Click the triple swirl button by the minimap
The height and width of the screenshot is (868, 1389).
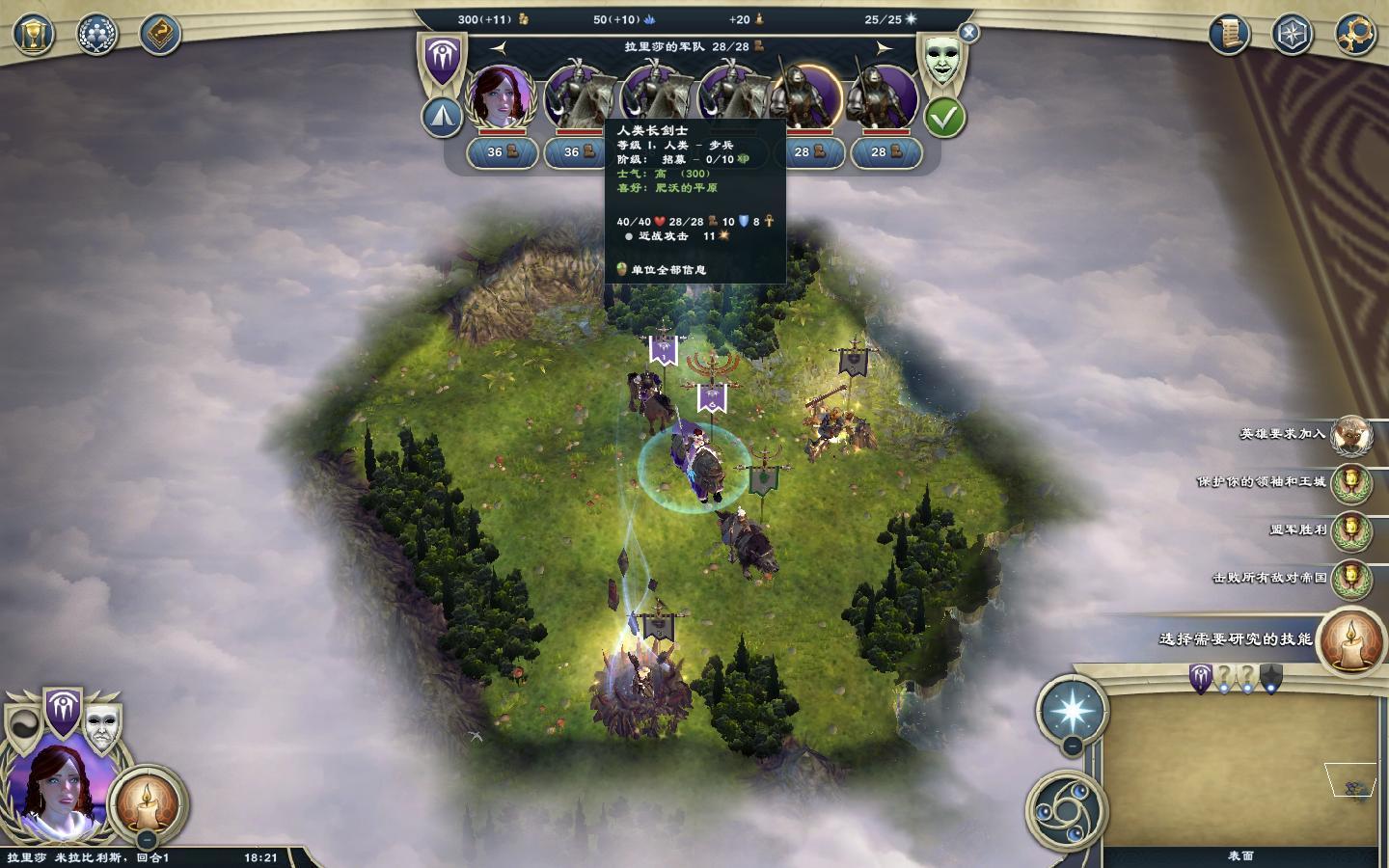[x=1062, y=811]
